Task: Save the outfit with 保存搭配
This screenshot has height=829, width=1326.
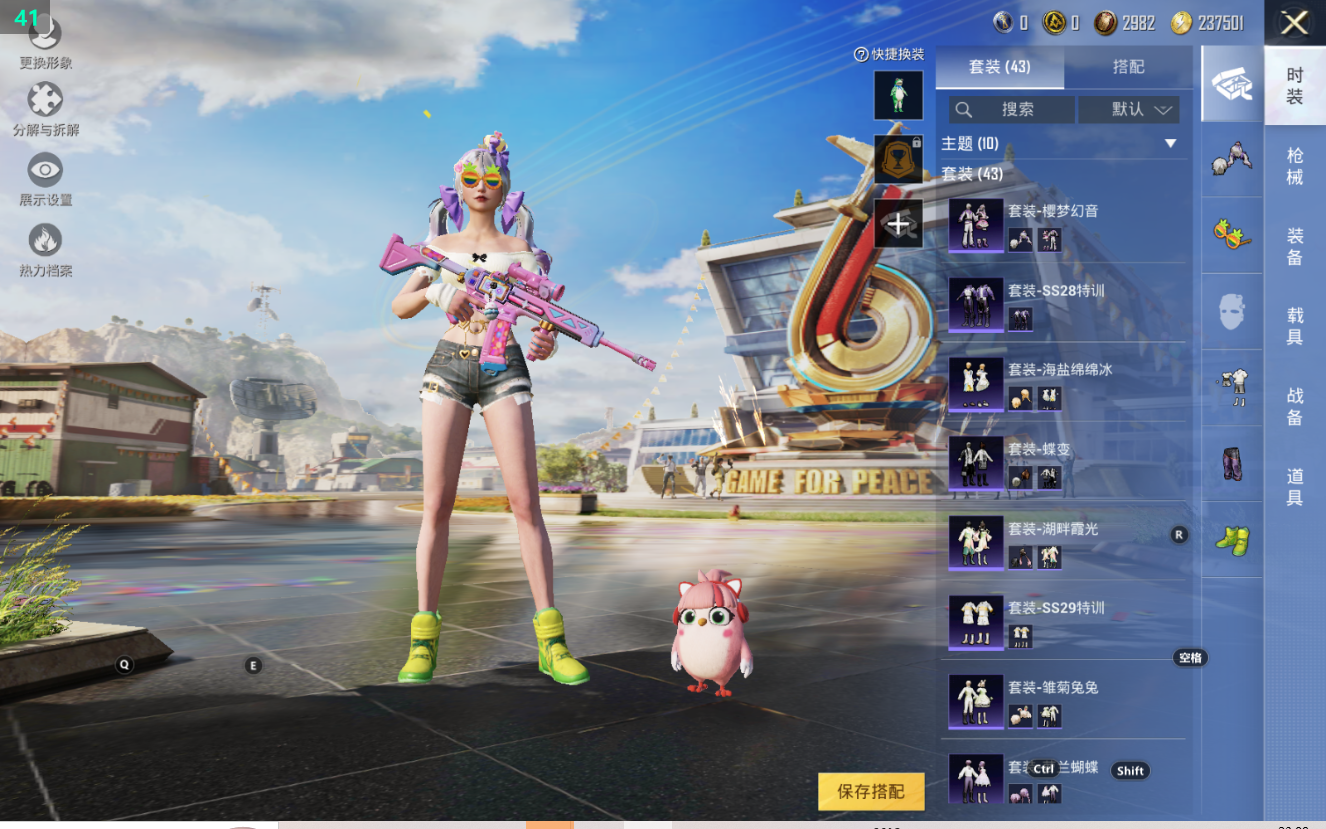Action: pyautogui.click(x=870, y=791)
